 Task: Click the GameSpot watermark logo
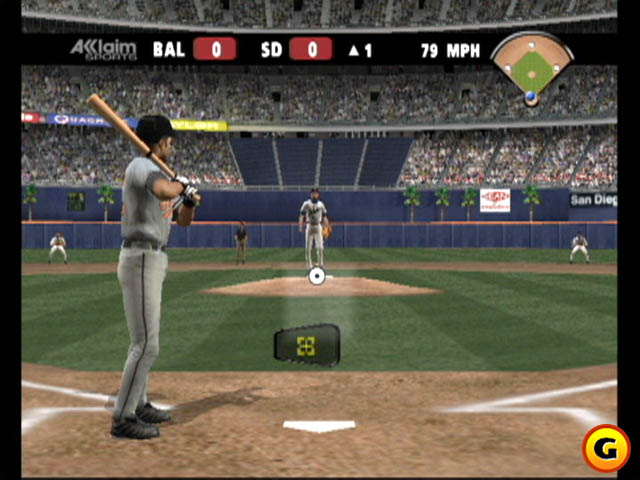(x=605, y=447)
